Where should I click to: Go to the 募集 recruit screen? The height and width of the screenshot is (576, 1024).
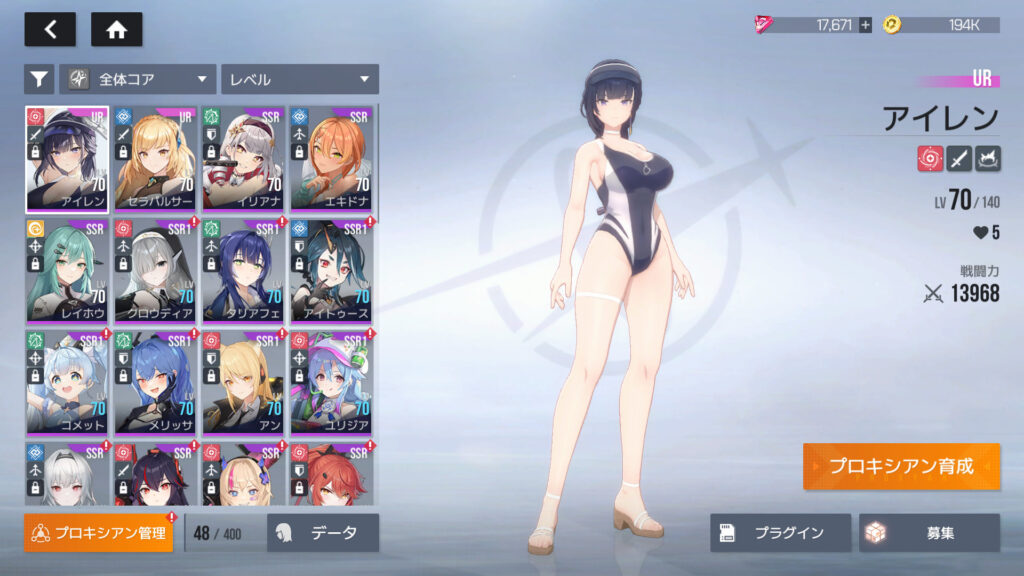pos(929,533)
